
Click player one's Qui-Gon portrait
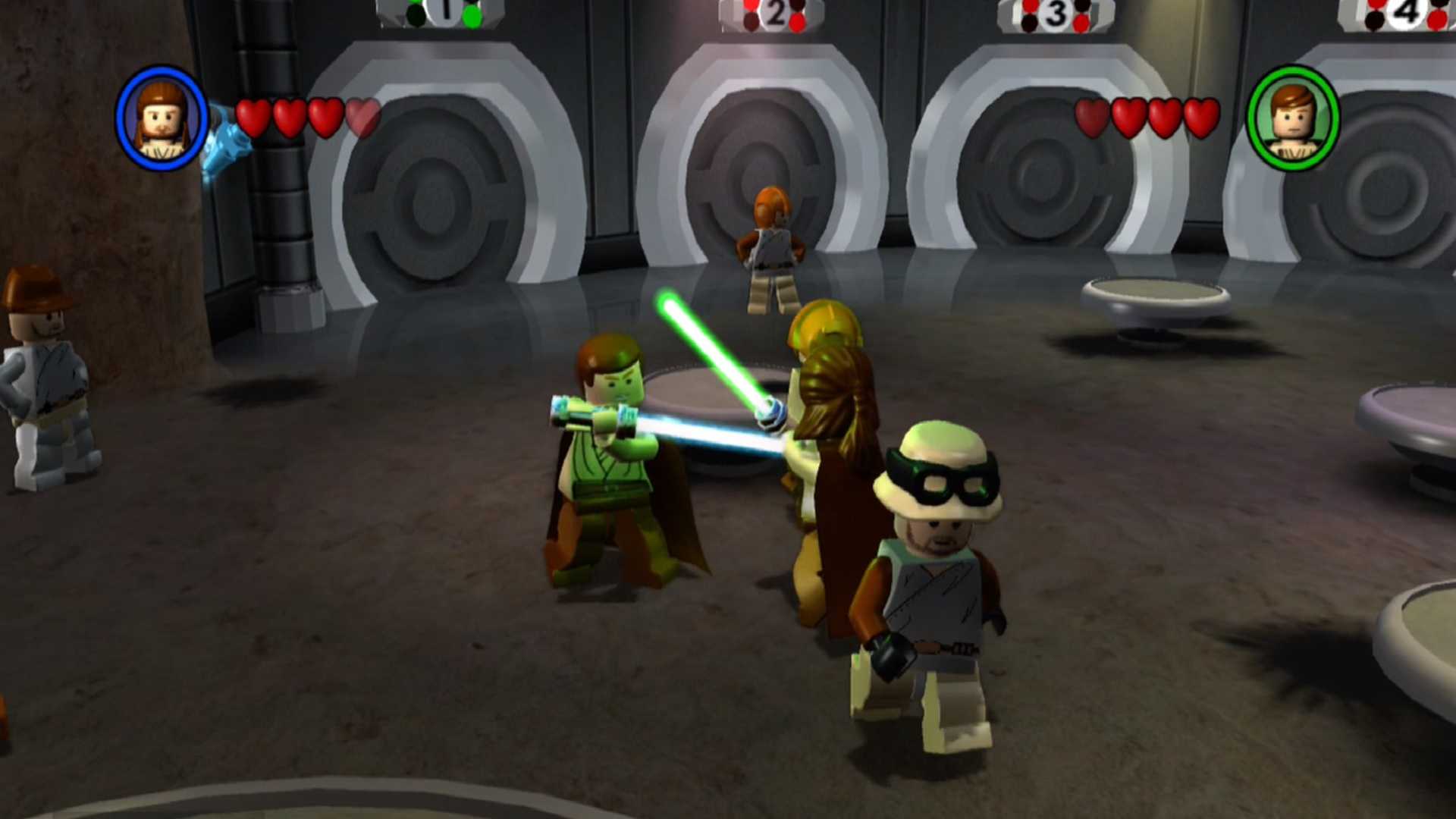(x=162, y=118)
